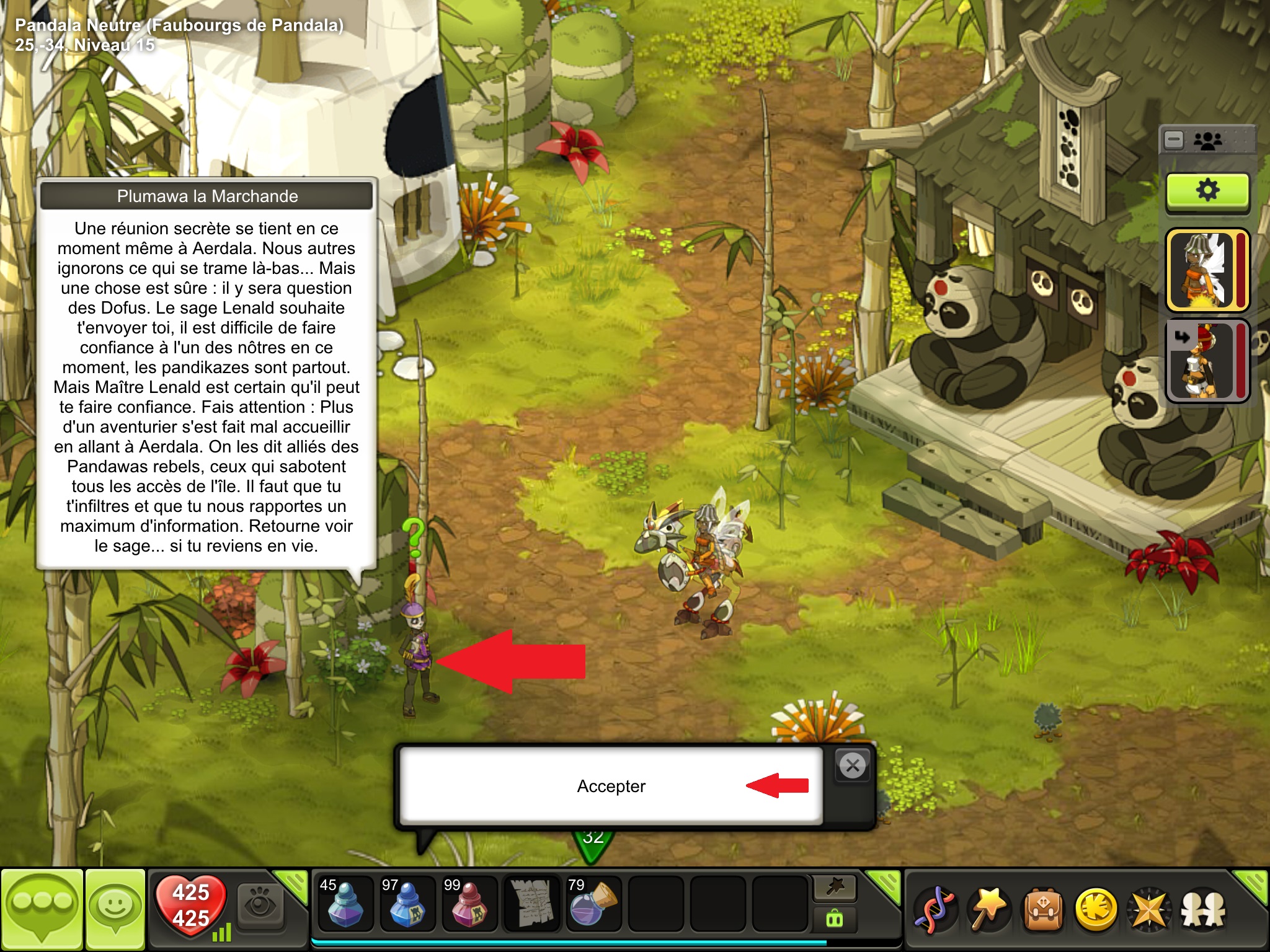Viewport: 1270px width, 952px height.
Task: Open the gold kama coin shop
Action: (1096, 910)
